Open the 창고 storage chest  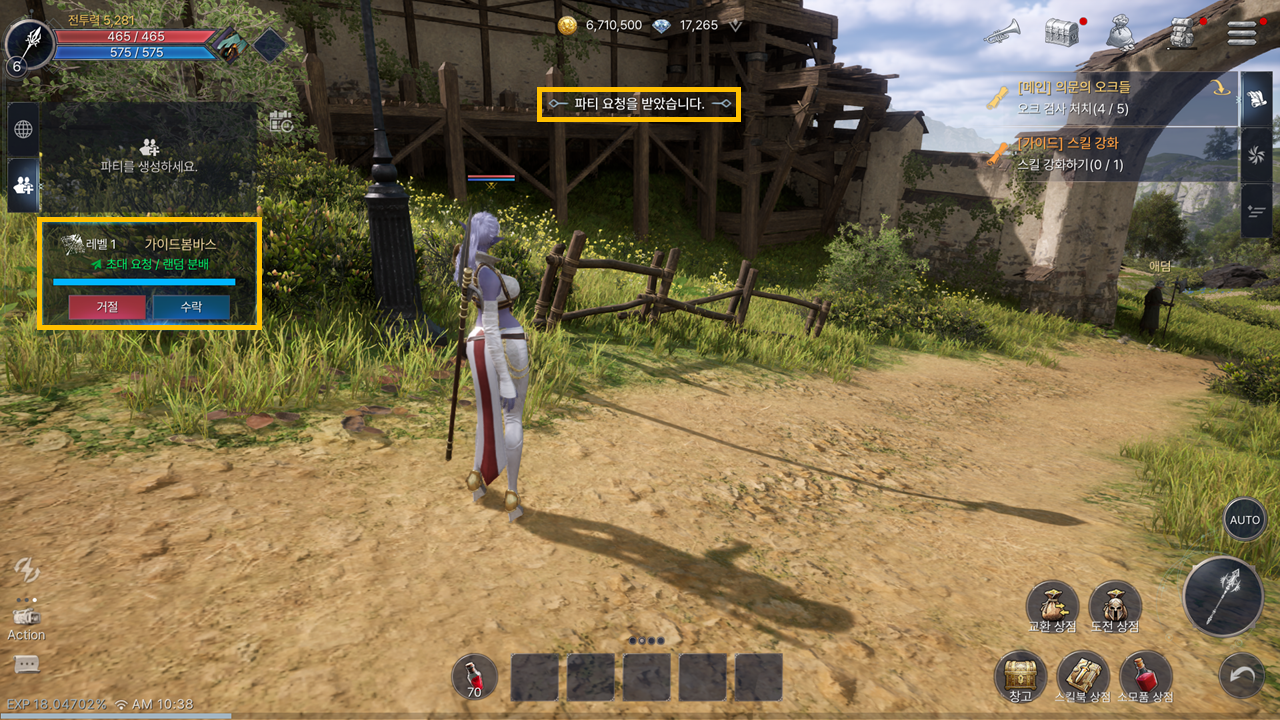click(x=1020, y=675)
